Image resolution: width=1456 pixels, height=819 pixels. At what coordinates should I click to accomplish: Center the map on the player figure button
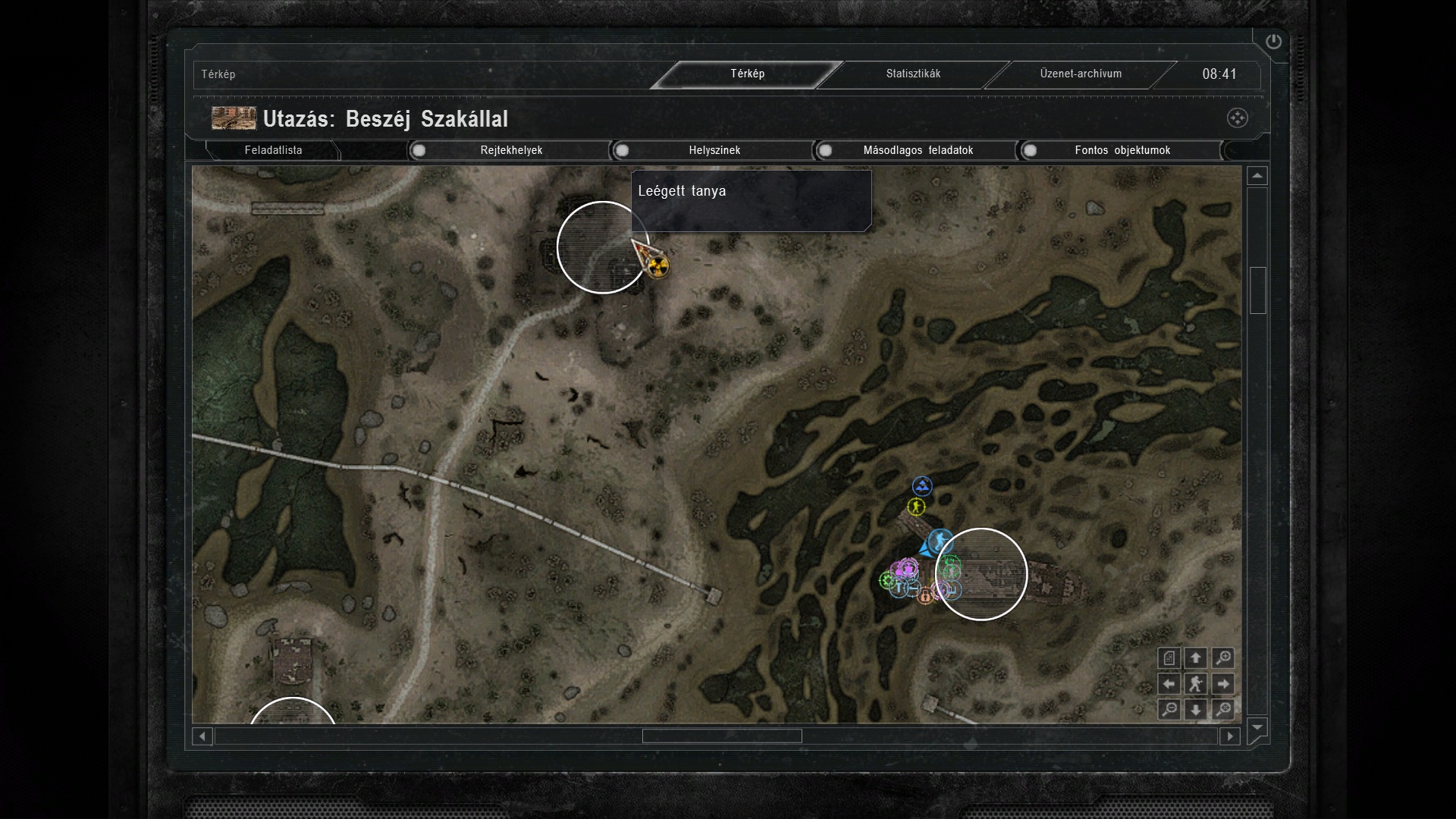[1196, 684]
